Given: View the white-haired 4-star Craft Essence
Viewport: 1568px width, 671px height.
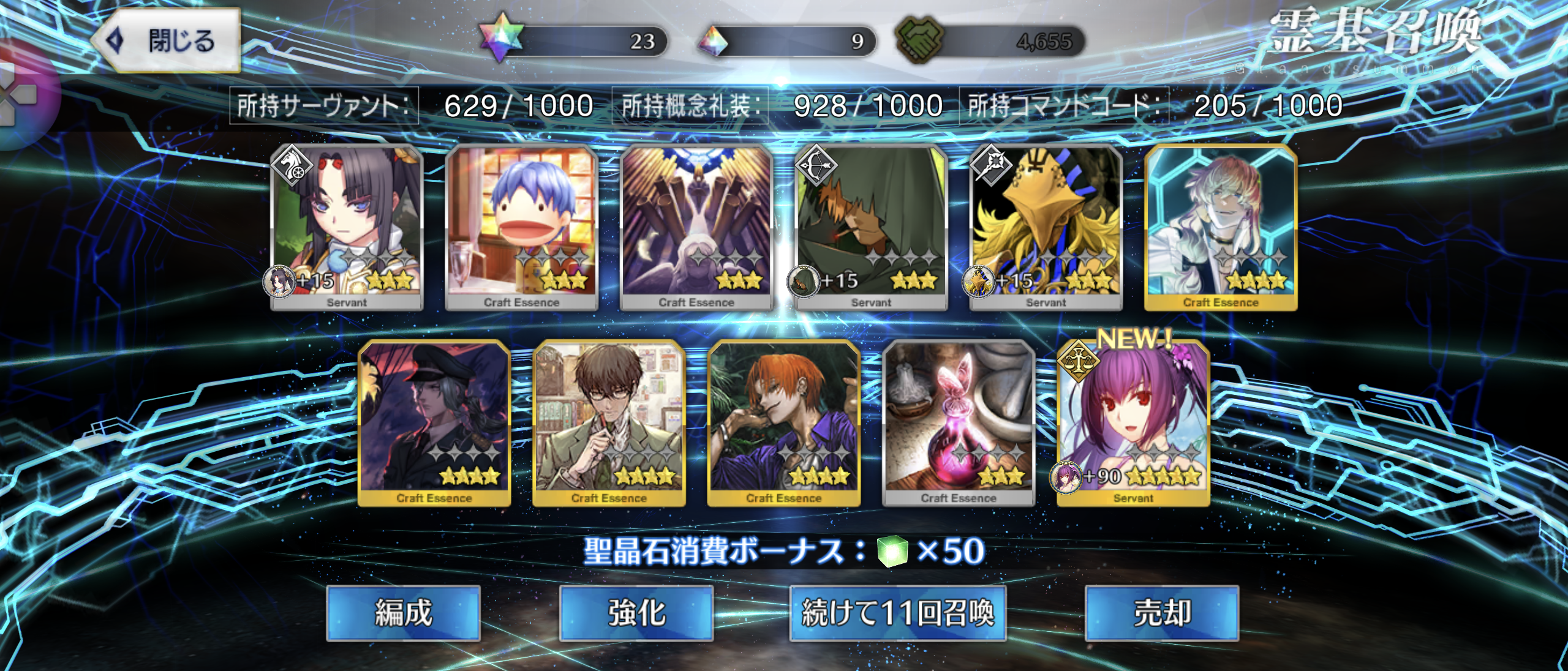Looking at the screenshot, I should coord(1221,227).
